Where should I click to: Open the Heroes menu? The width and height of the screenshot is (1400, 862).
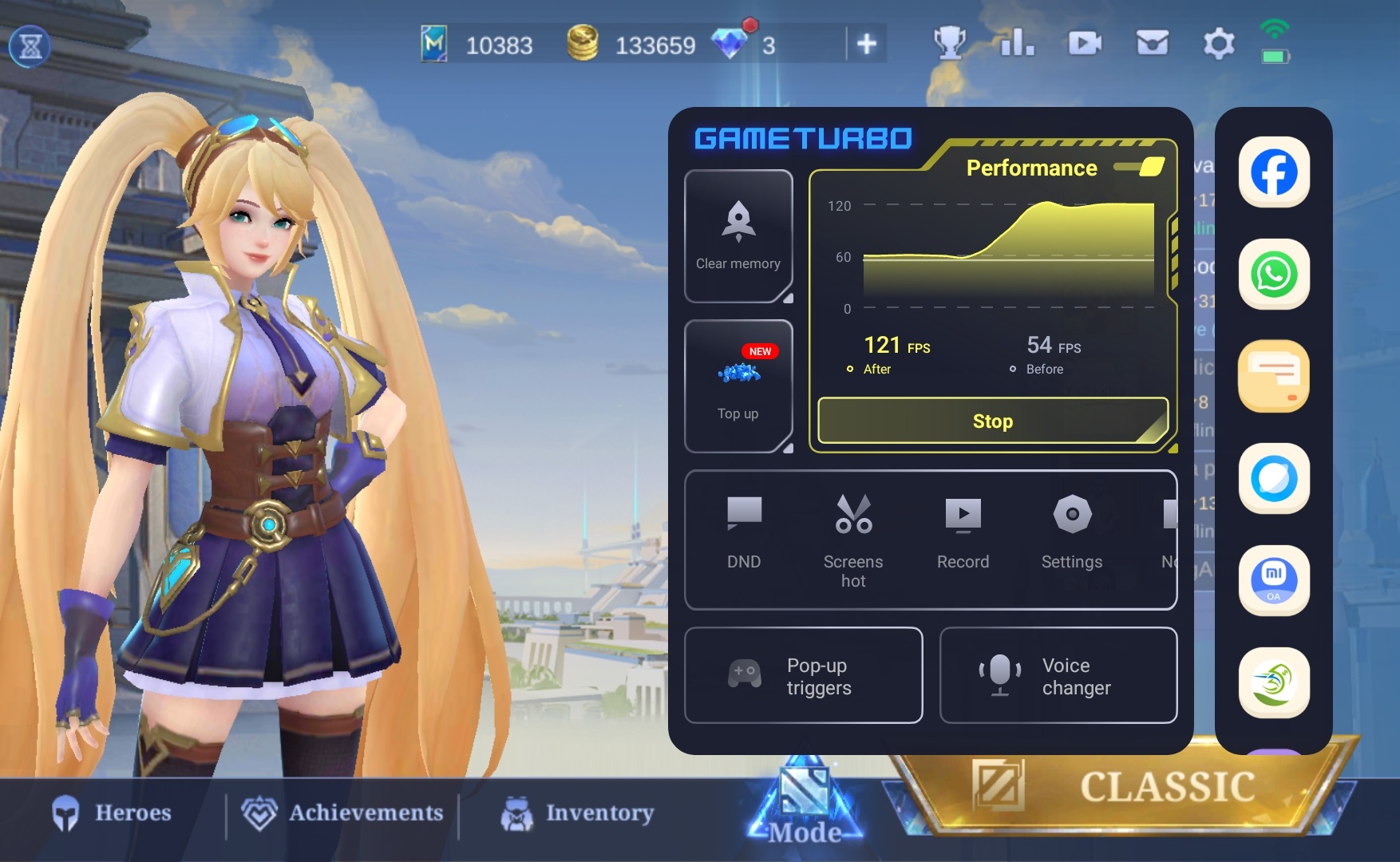113,813
